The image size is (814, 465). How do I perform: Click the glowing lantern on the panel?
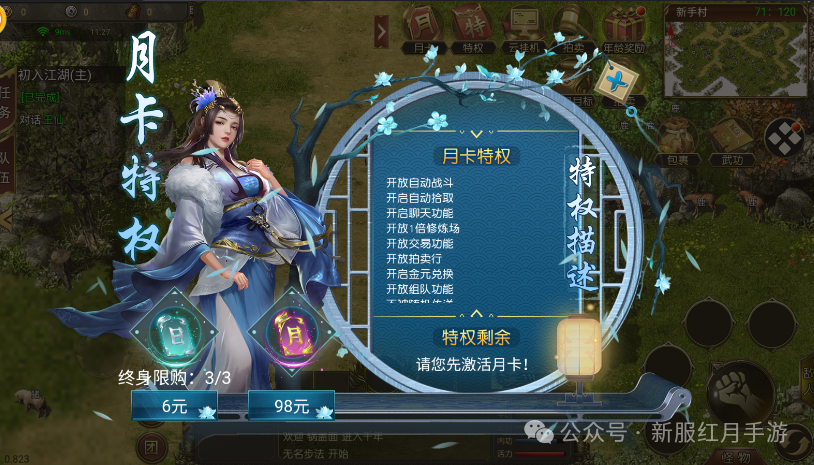pyautogui.click(x=576, y=344)
